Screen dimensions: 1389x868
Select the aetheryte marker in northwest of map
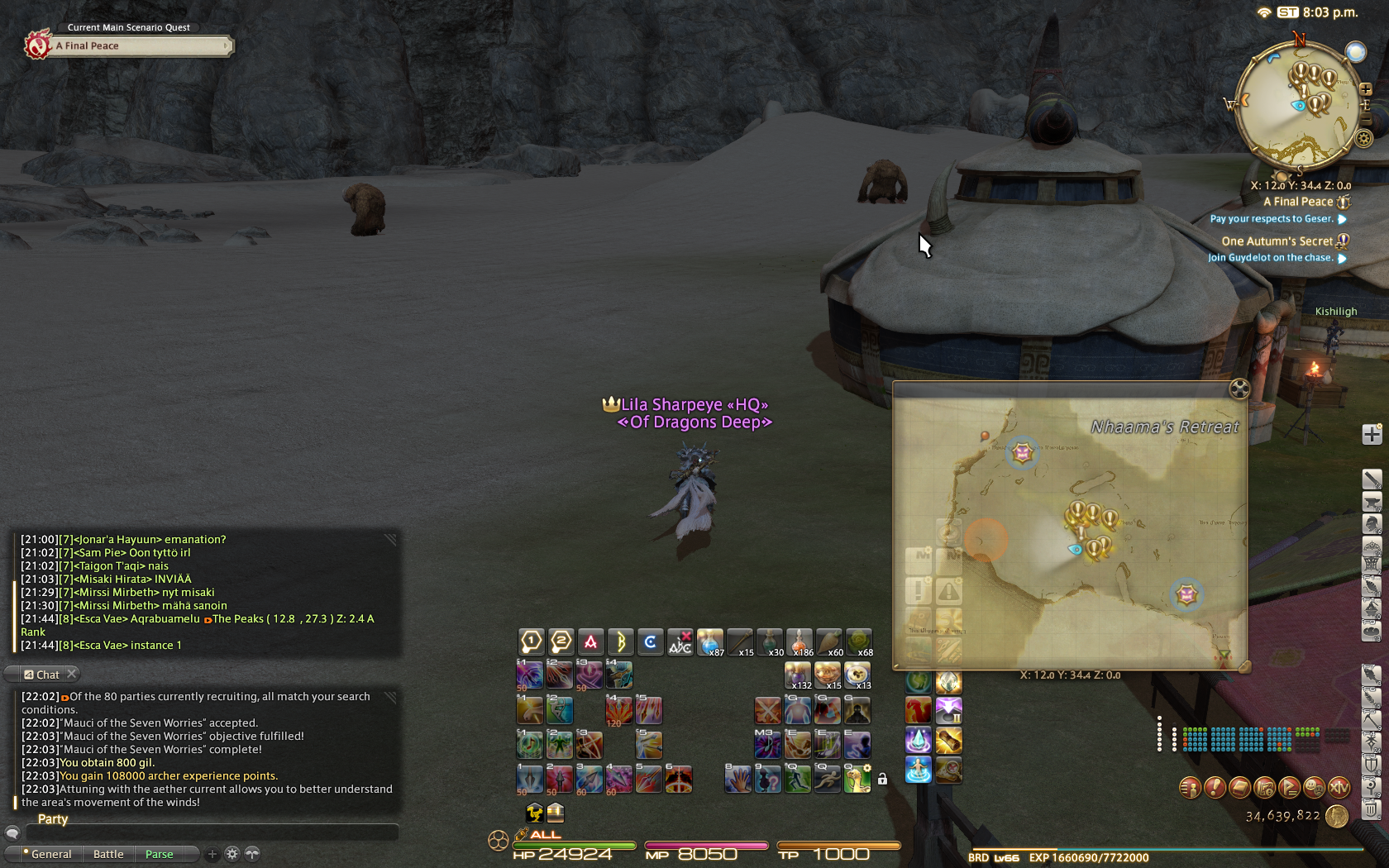tap(1023, 452)
